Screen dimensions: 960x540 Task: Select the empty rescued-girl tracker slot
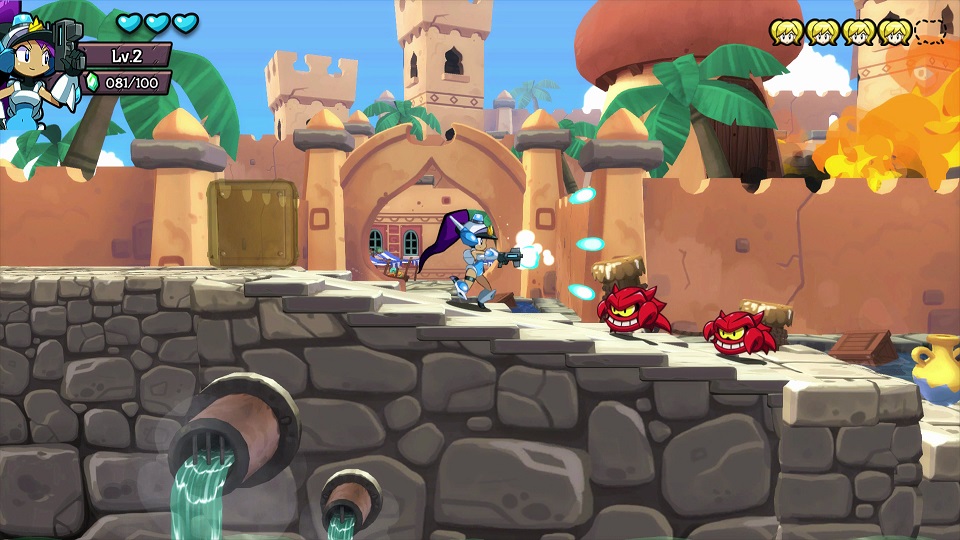[x=930, y=32]
